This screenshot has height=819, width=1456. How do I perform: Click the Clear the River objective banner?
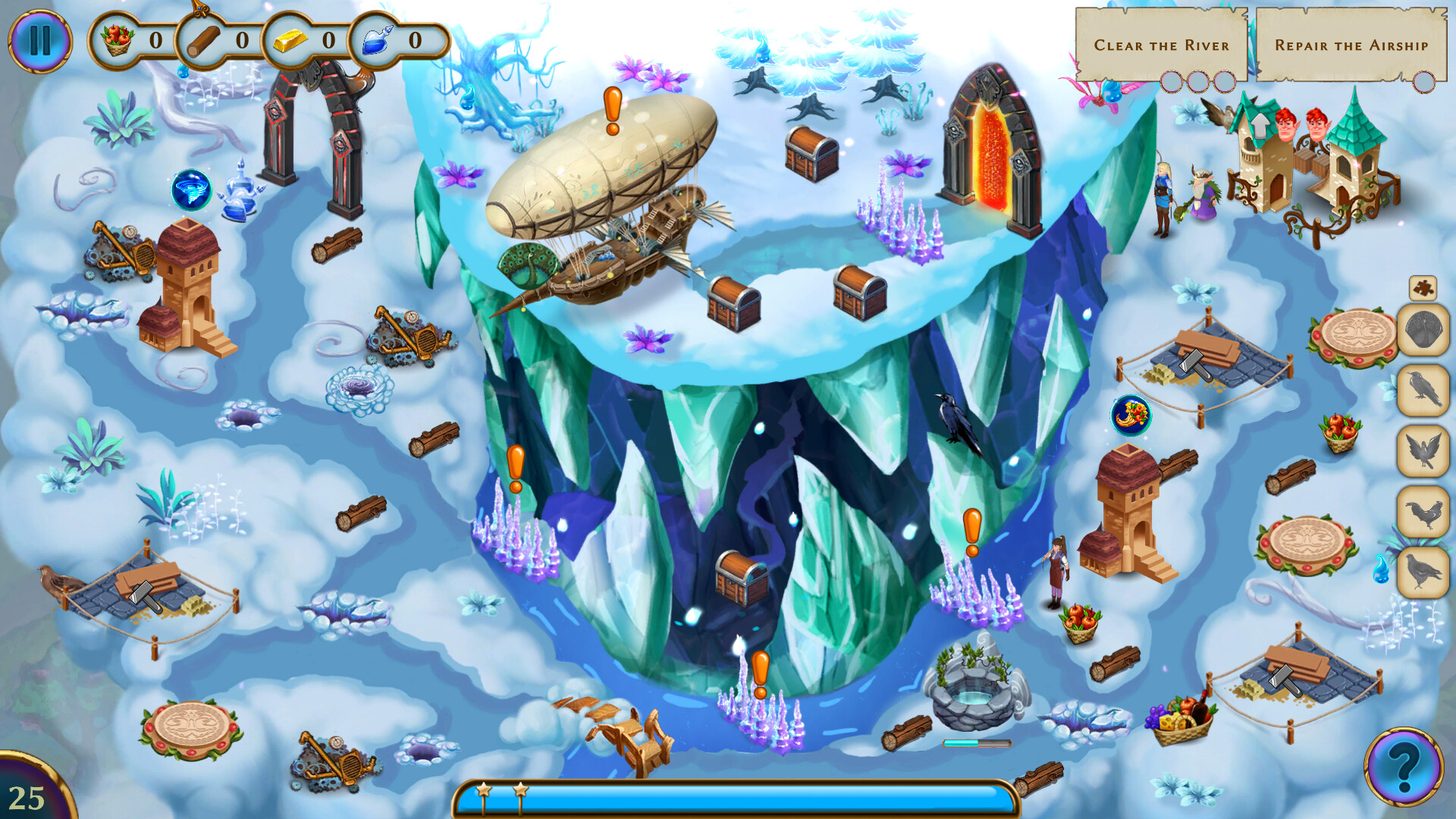(x=1164, y=45)
